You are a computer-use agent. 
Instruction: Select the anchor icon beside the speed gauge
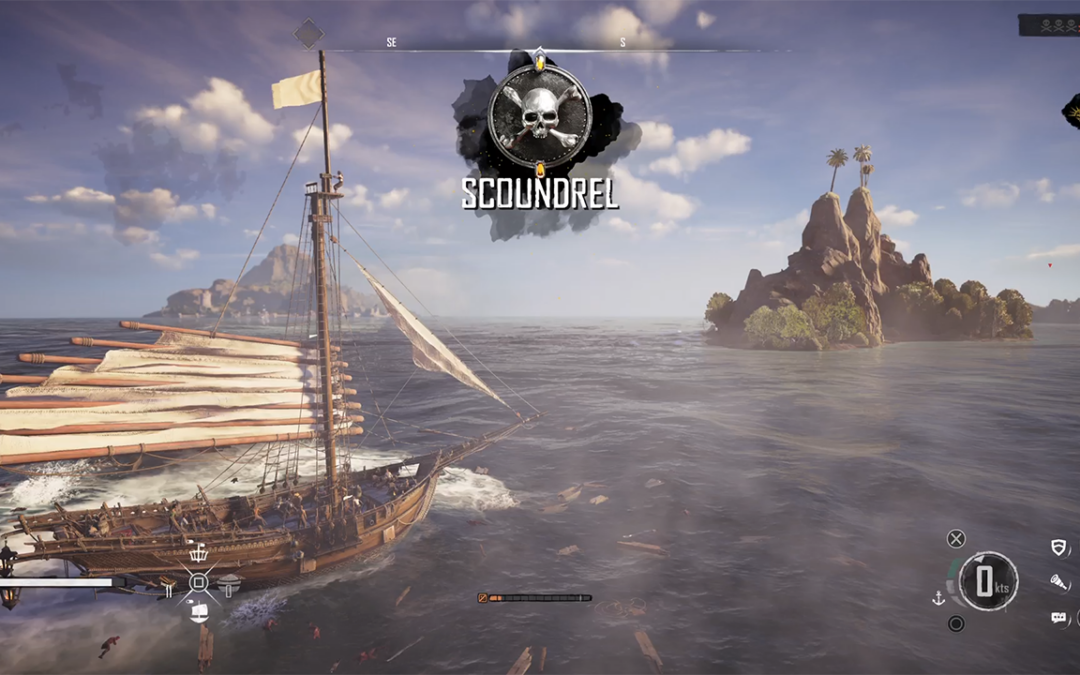coord(938,598)
